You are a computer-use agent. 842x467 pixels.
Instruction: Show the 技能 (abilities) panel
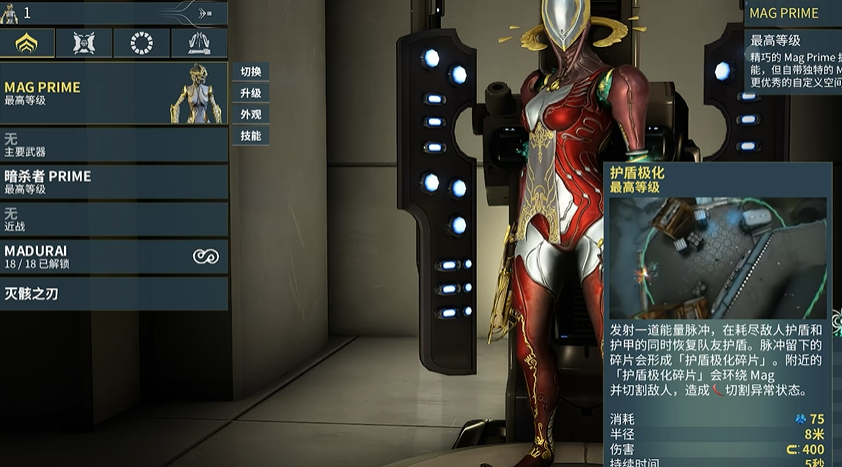point(250,135)
